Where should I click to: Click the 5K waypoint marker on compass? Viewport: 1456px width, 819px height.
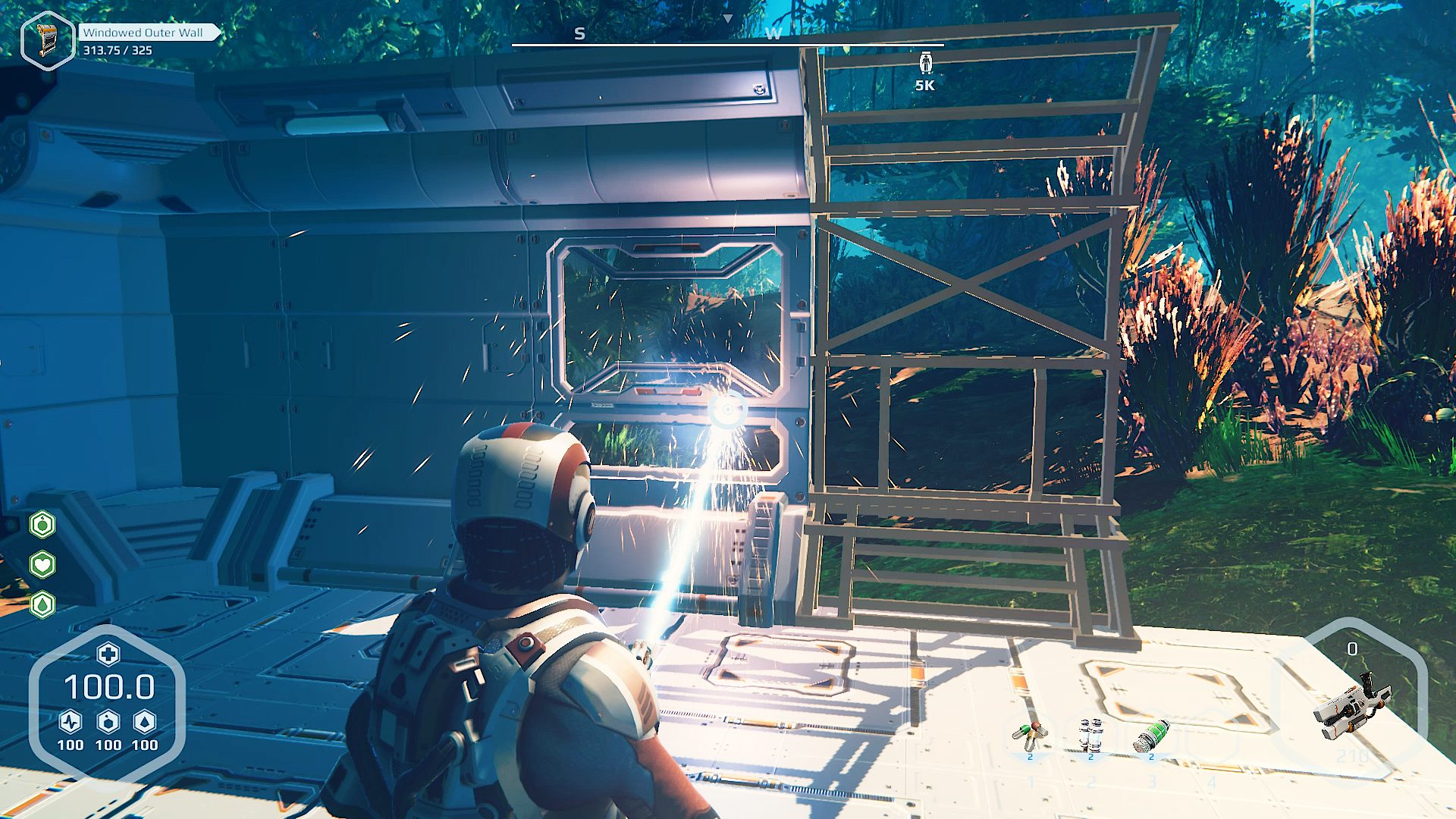click(925, 64)
